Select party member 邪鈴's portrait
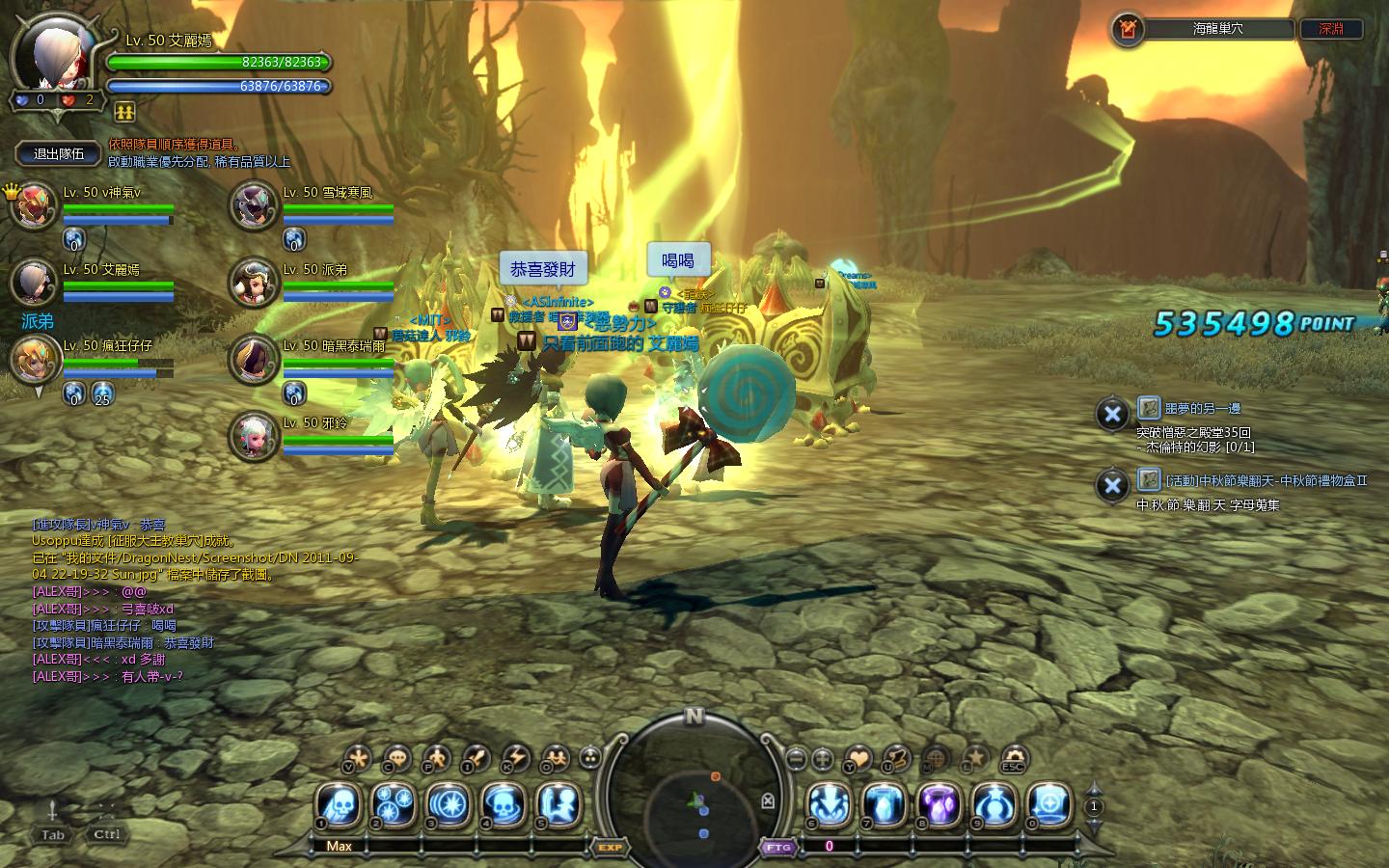This screenshot has width=1389, height=868. pyautogui.click(x=255, y=435)
